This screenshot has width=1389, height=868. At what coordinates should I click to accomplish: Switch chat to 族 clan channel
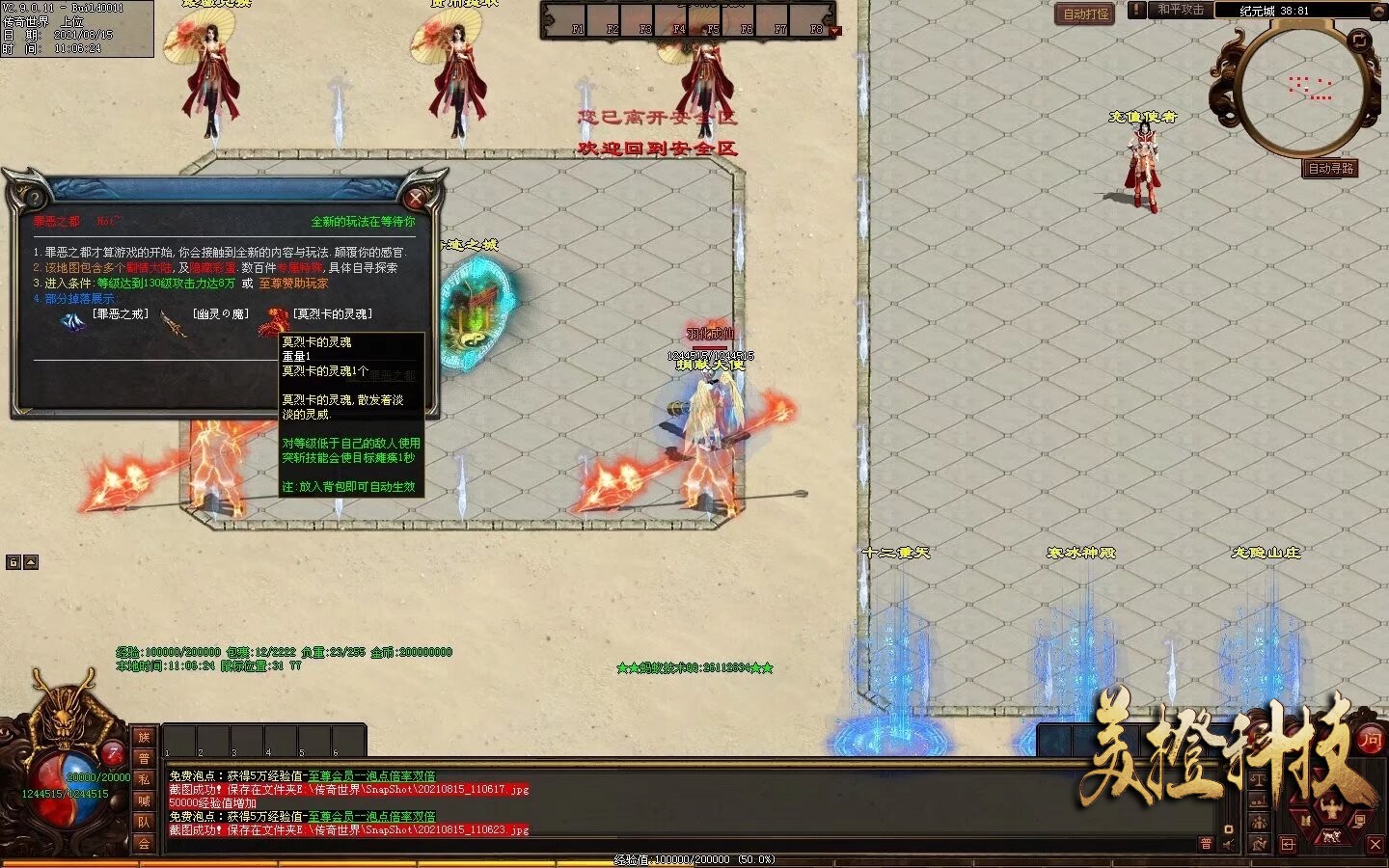144,737
